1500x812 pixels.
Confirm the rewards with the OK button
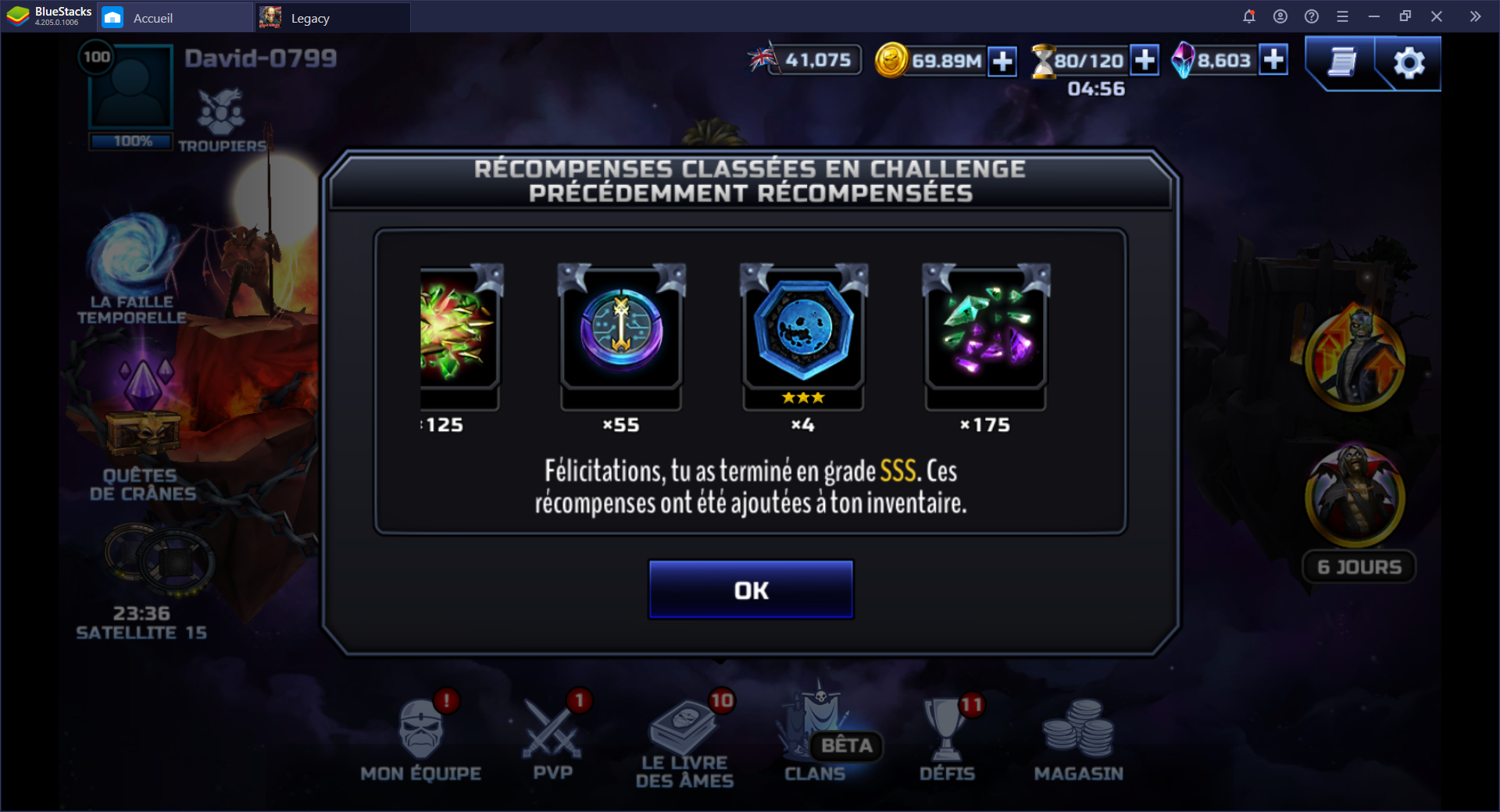(750, 589)
